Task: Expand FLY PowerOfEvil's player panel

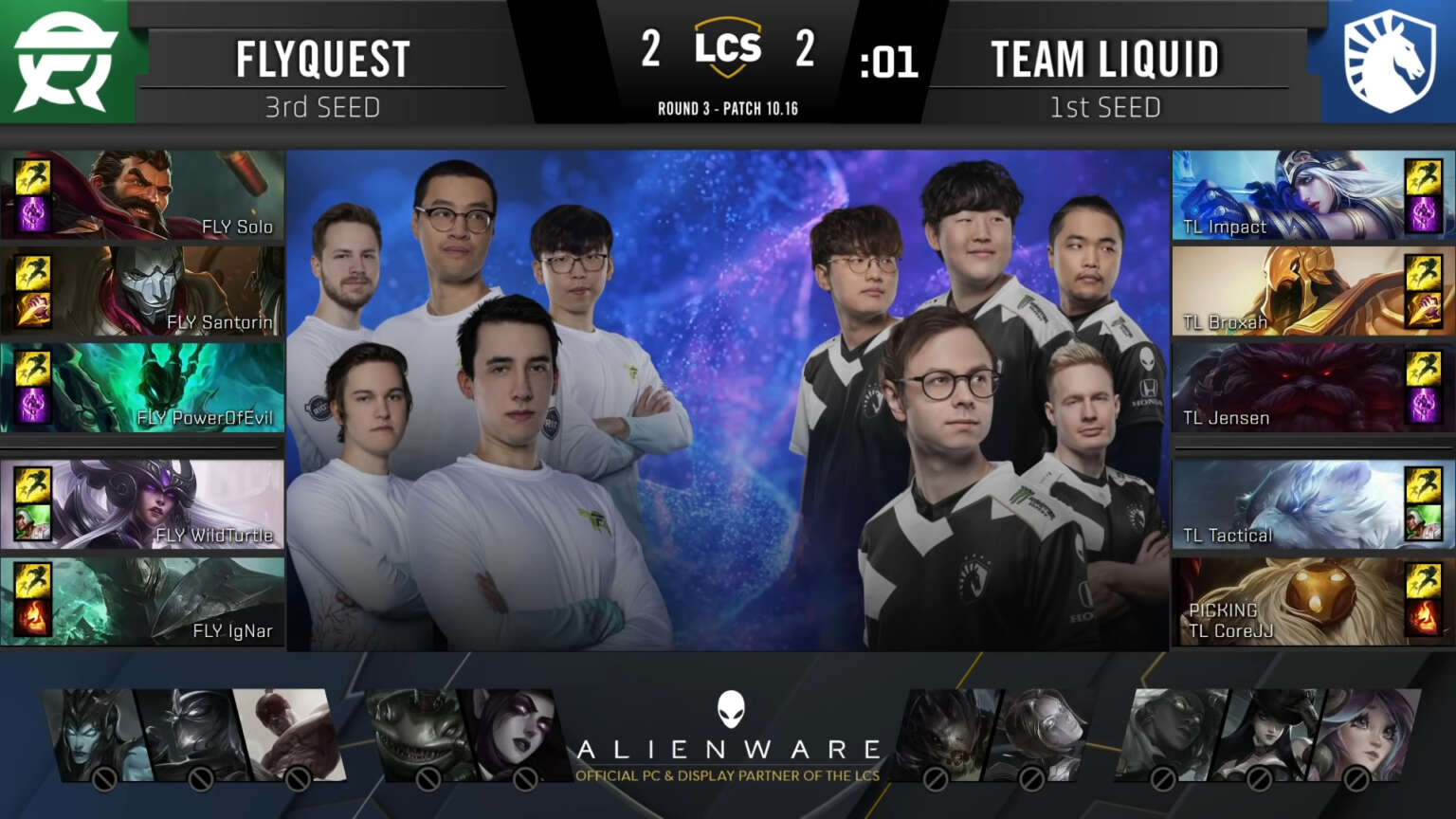Action: point(142,387)
